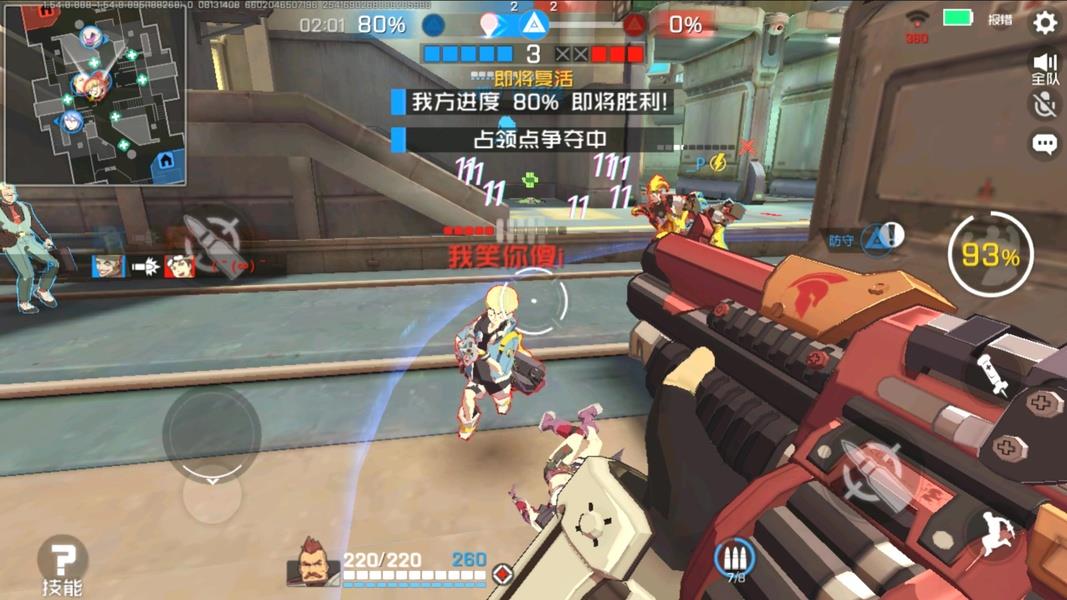
Task: Tap the 报错 report button
Action: tap(1000, 19)
